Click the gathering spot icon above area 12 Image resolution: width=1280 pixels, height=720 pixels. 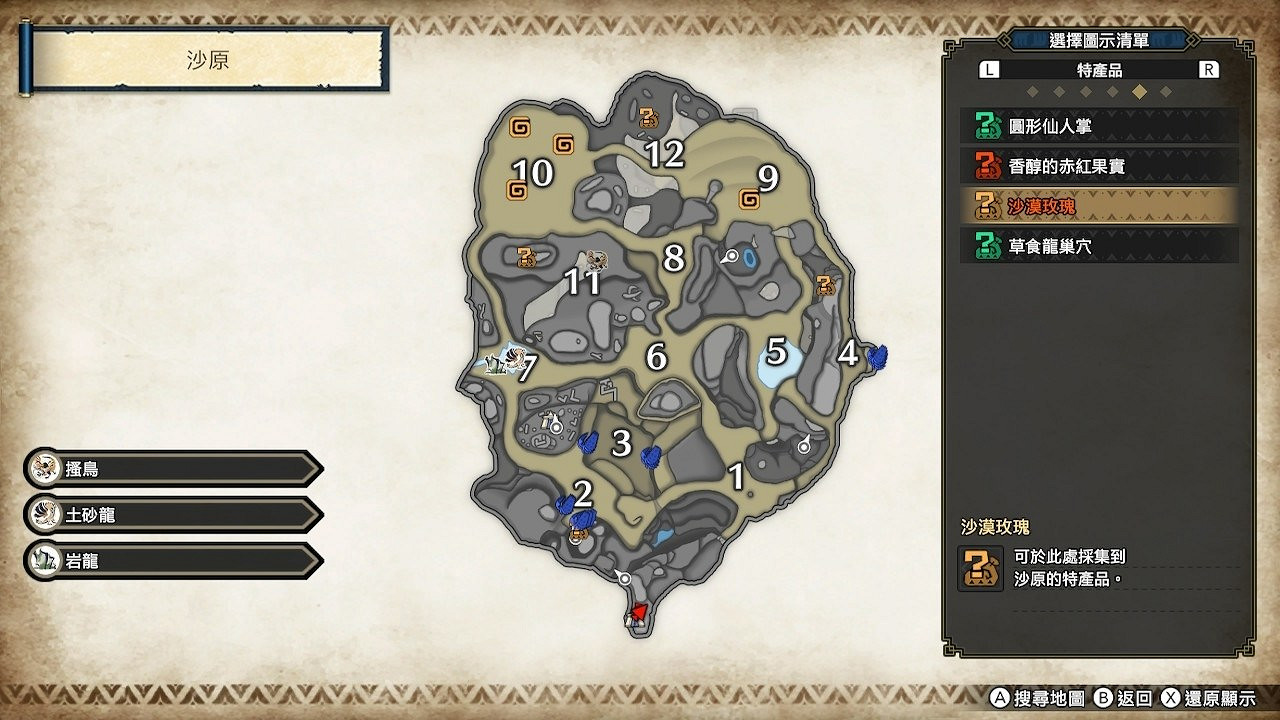651,117
